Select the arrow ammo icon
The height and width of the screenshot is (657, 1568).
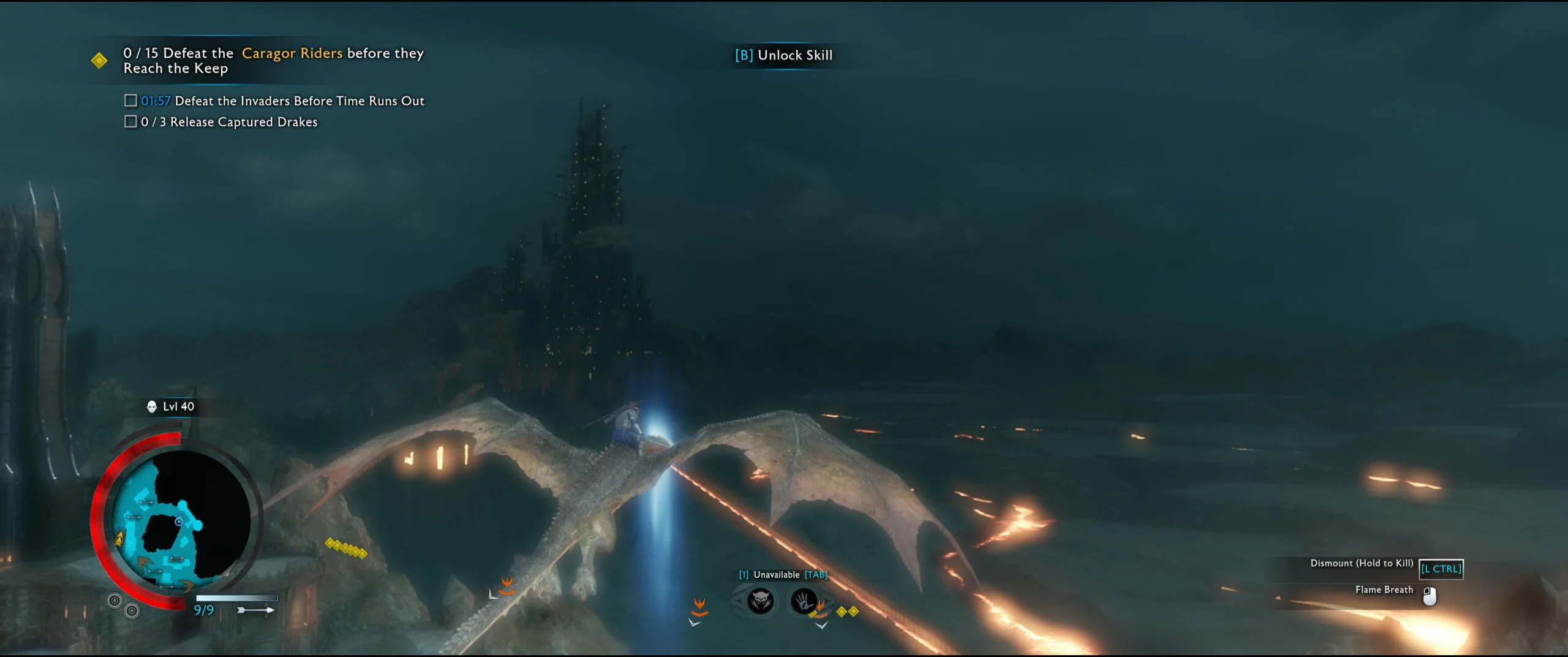pyautogui.click(x=255, y=610)
